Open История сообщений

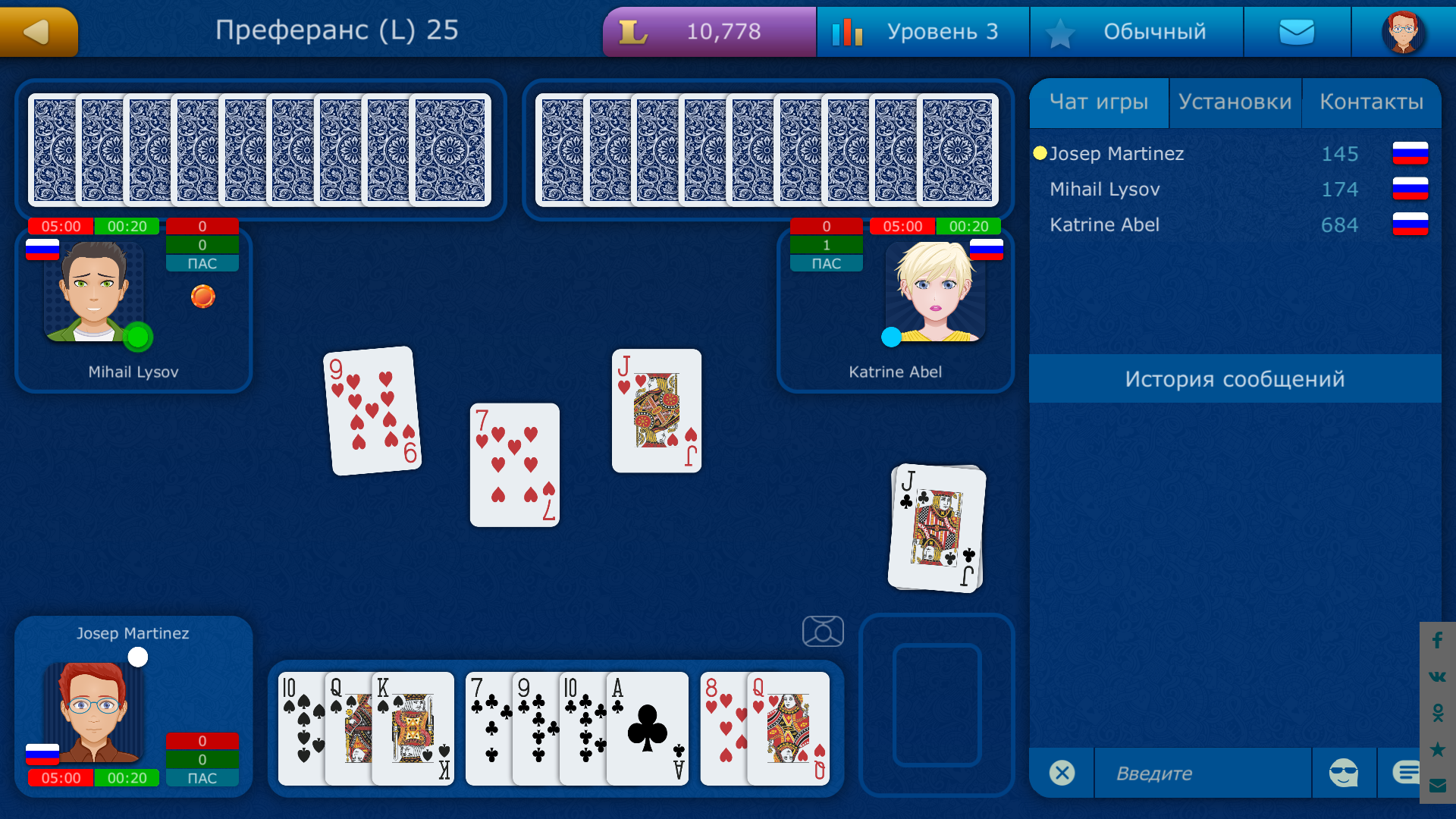1236,378
